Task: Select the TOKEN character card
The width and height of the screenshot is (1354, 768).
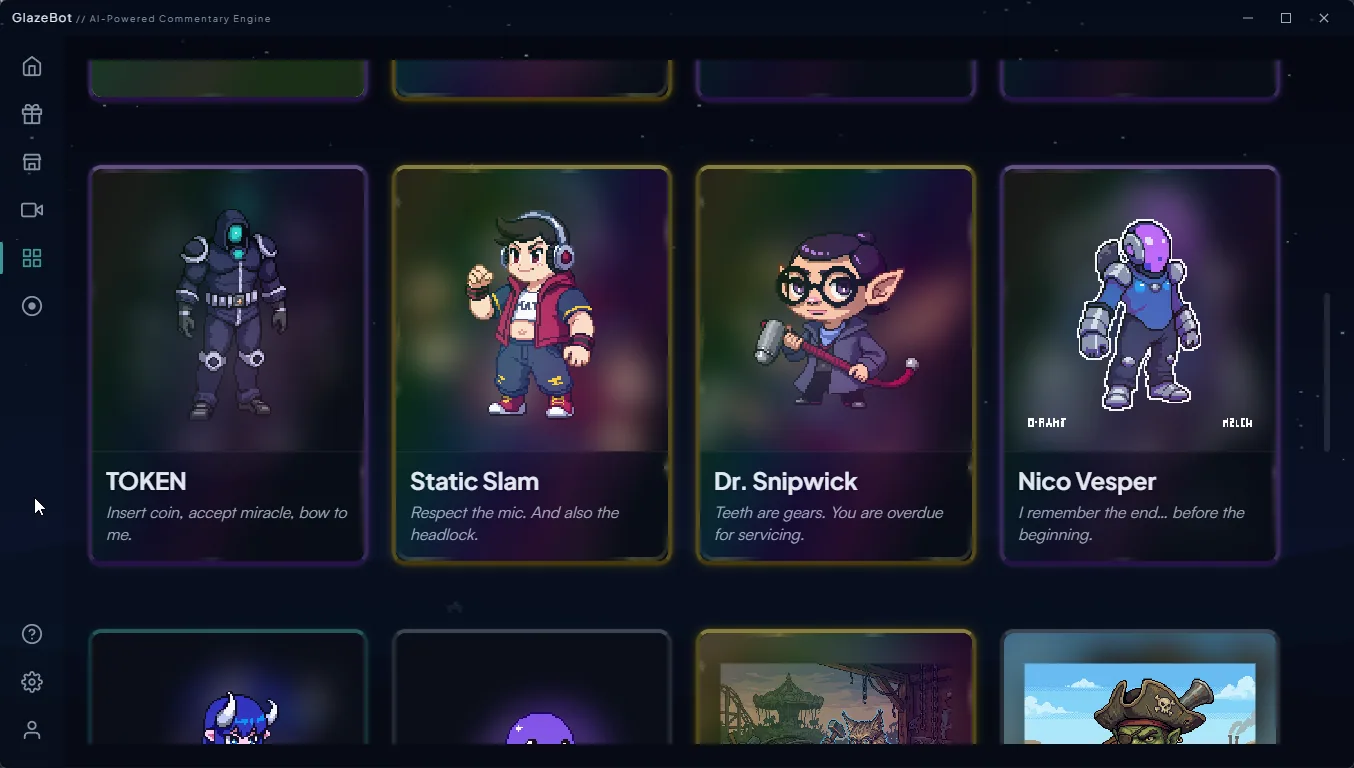Action: tap(228, 363)
